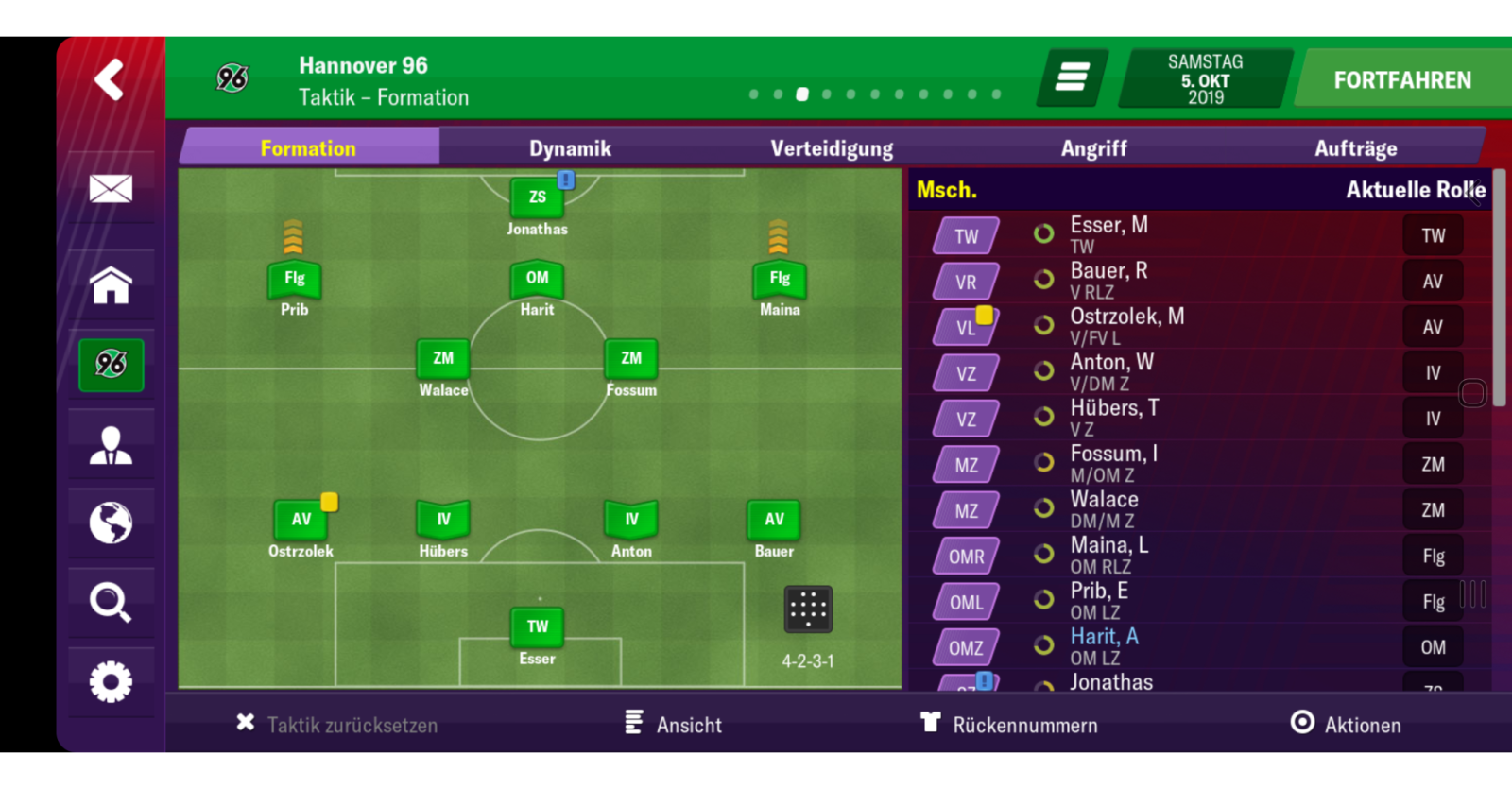Open the Ansicht view options

tap(674, 725)
